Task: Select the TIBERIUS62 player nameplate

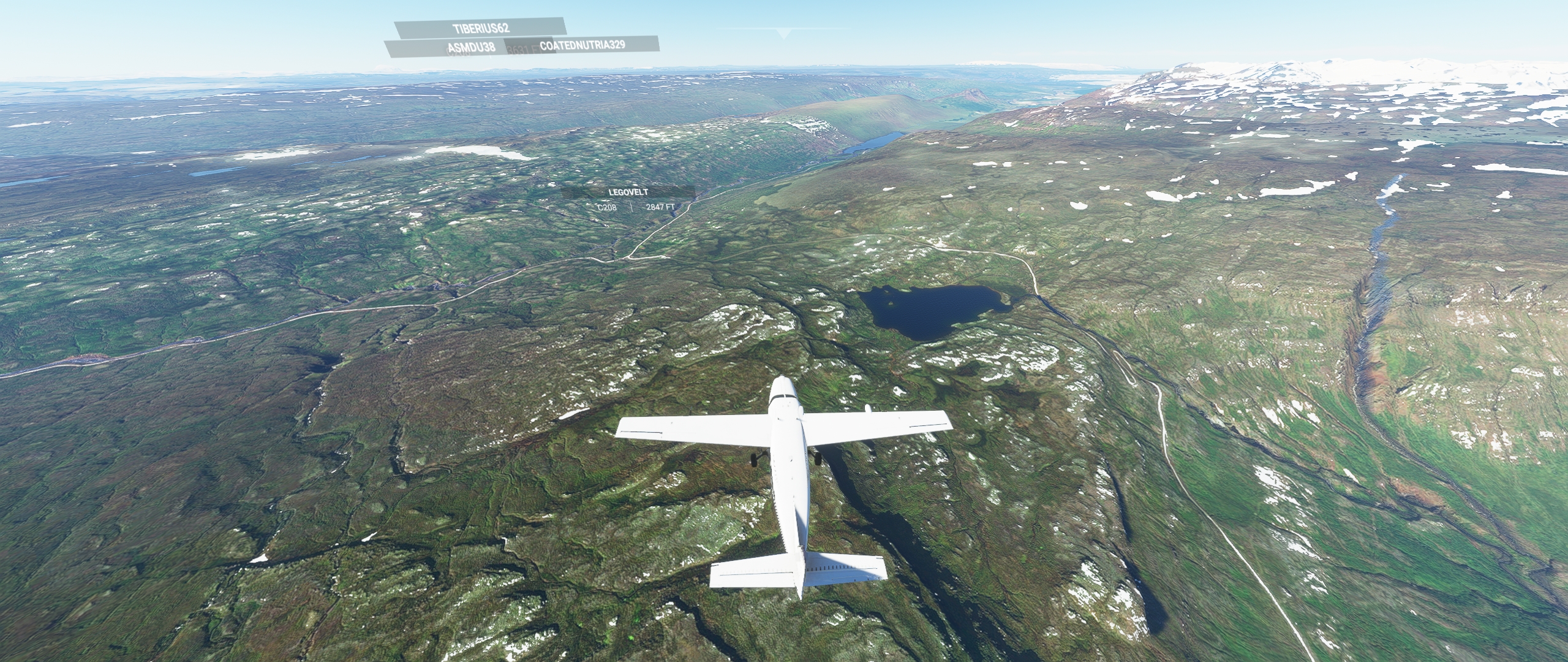Action: pyautogui.click(x=480, y=28)
